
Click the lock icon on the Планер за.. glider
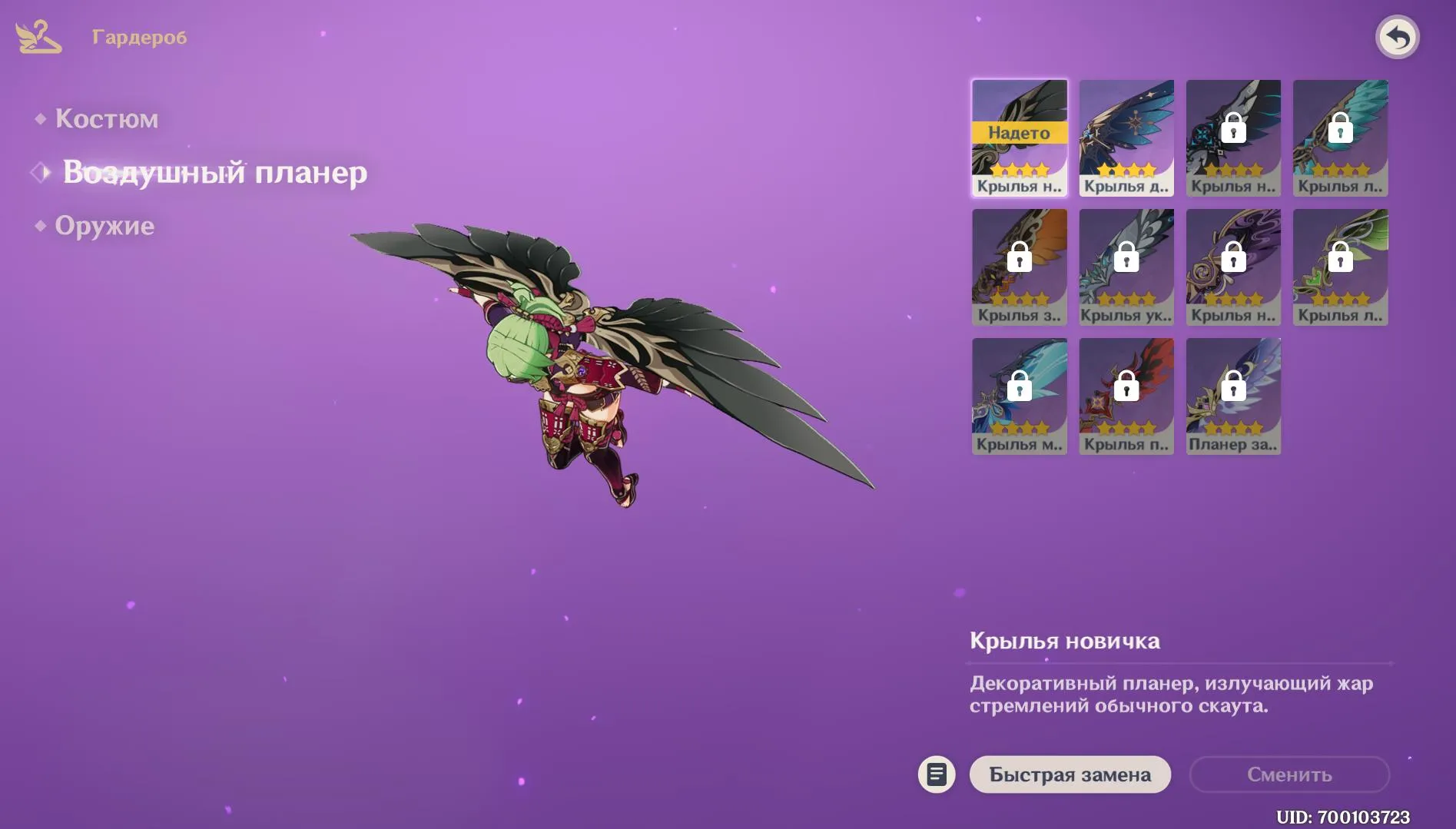[x=1234, y=386]
